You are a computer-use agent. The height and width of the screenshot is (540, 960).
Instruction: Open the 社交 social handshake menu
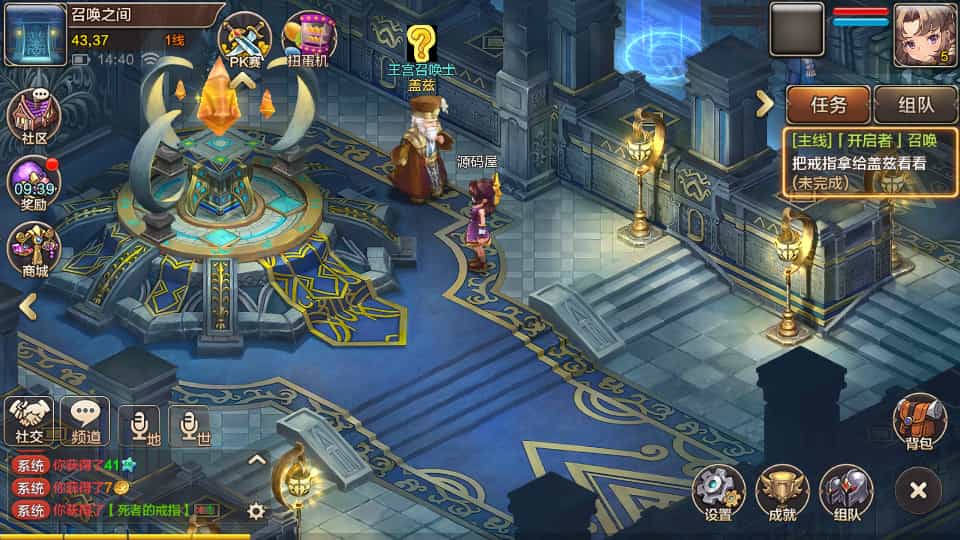pyautogui.click(x=29, y=420)
